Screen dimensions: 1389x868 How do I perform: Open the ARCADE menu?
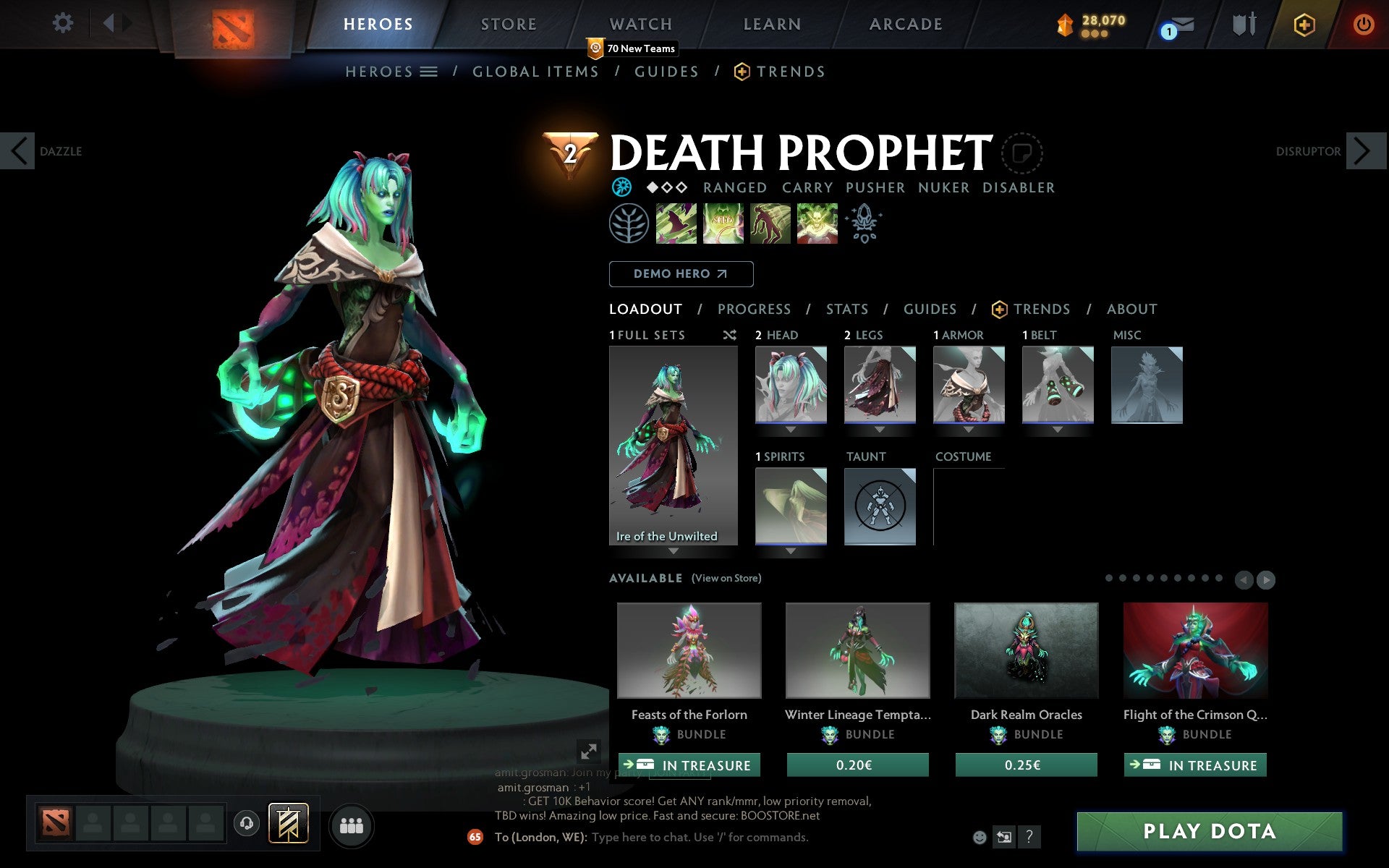coord(904,24)
